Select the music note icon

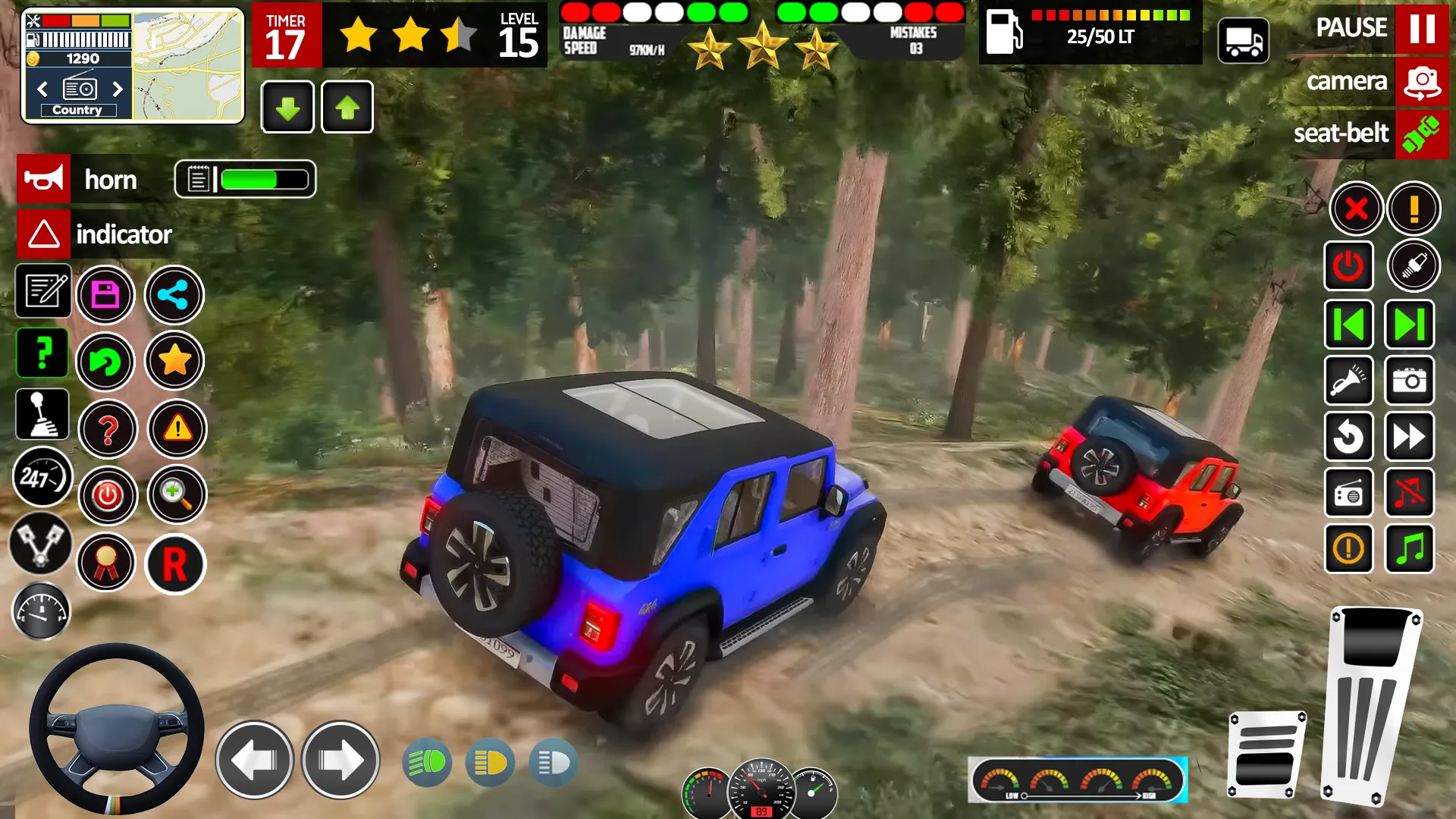1410,550
